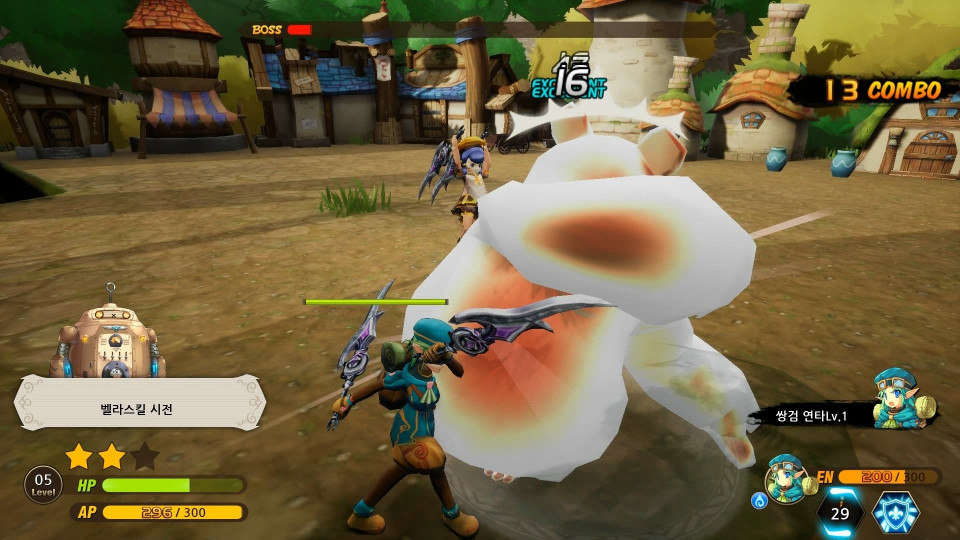Select the skill slot showing 29 cooldown
The image size is (960, 540).
click(x=840, y=512)
